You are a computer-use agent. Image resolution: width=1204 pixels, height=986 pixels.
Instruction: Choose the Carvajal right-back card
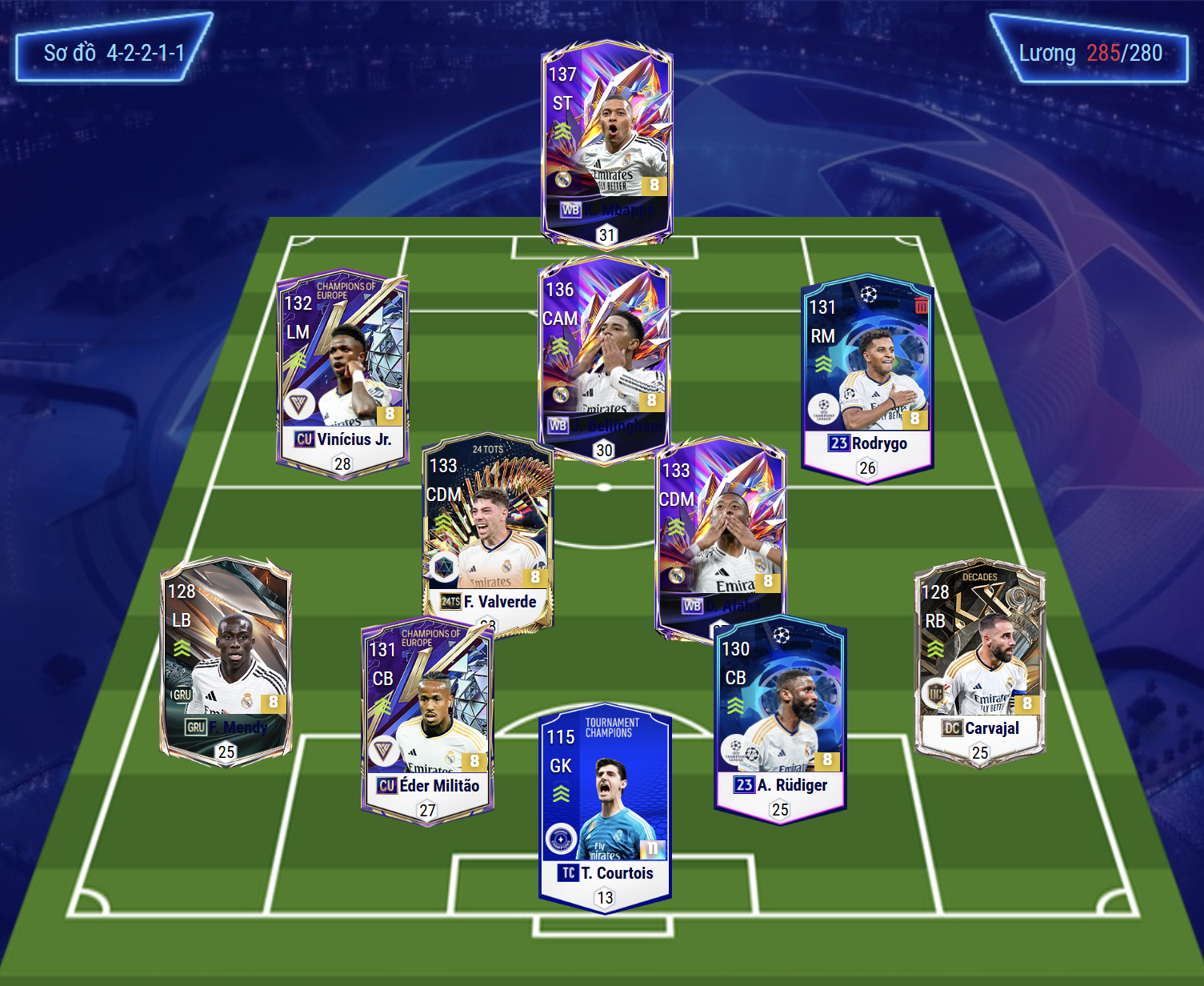coord(979,660)
